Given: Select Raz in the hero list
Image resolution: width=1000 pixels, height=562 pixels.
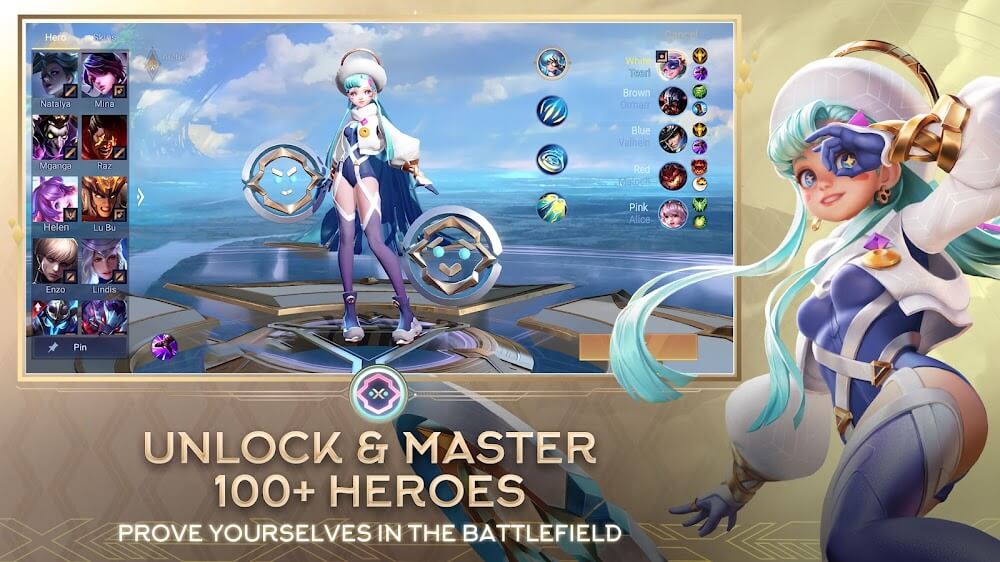Looking at the screenshot, I should click(103, 137).
